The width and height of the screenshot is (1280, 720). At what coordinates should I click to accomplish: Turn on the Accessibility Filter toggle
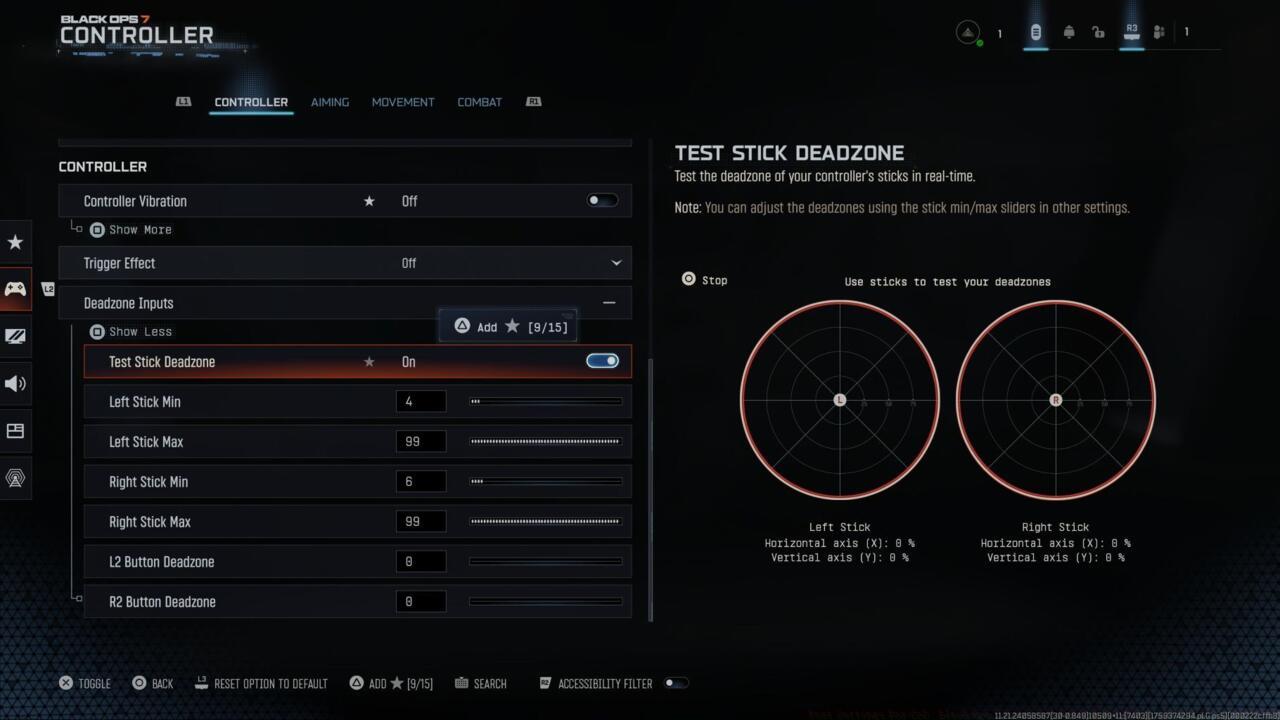pos(676,683)
